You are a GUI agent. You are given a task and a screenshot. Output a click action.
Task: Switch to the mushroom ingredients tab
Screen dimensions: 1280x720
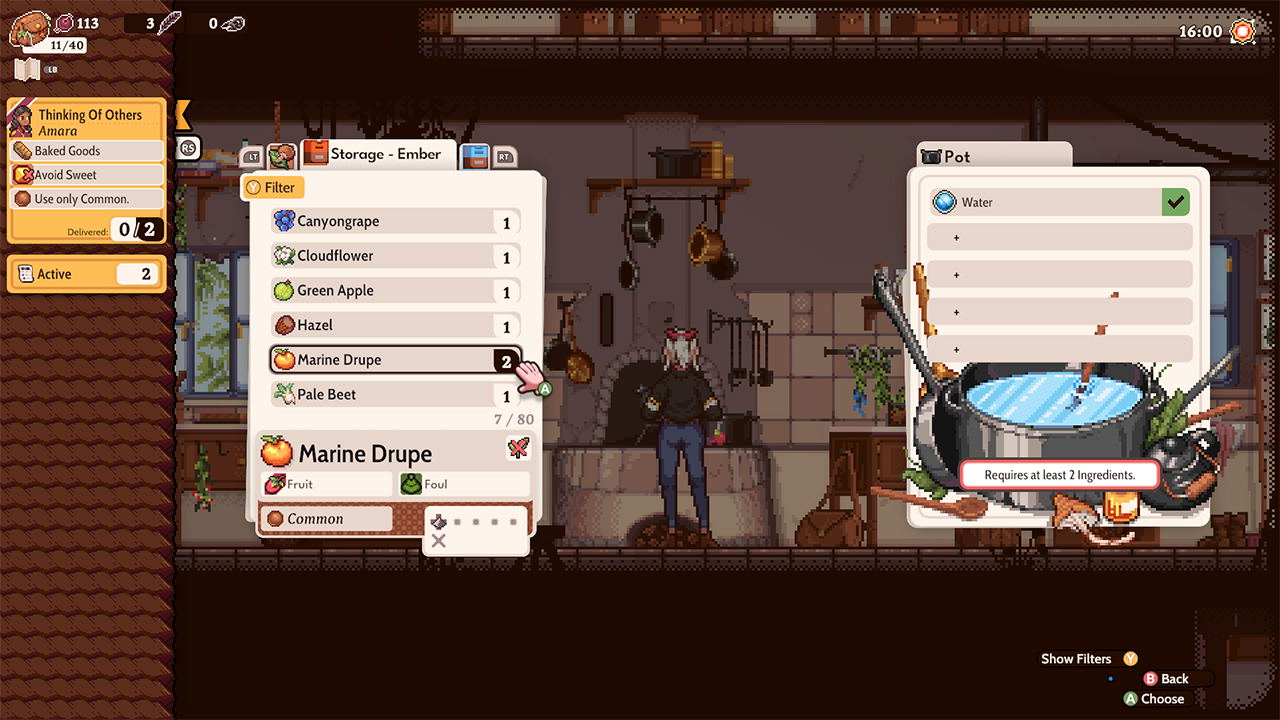point(282,155)
